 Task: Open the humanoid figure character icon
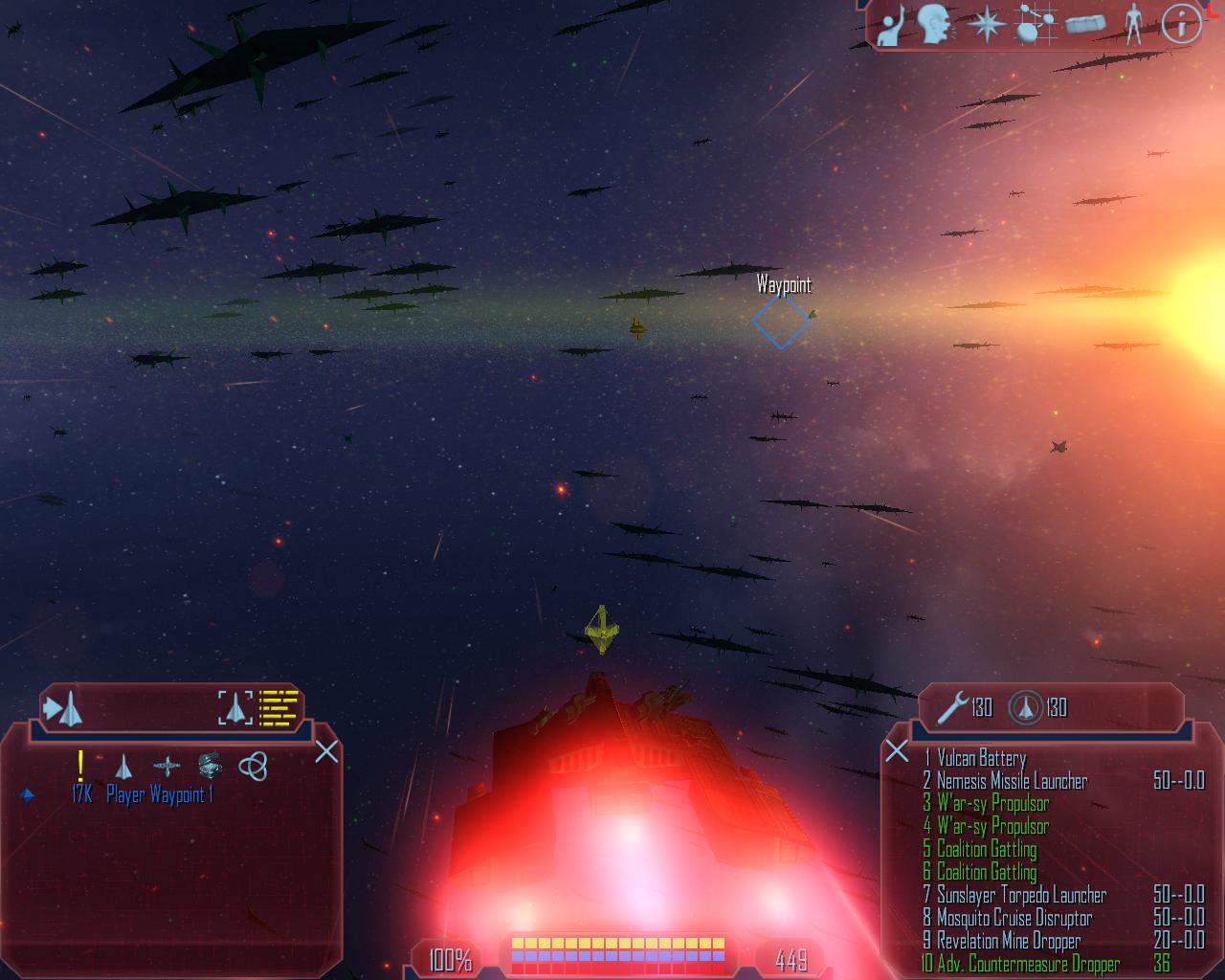(x=1133, y=25)
